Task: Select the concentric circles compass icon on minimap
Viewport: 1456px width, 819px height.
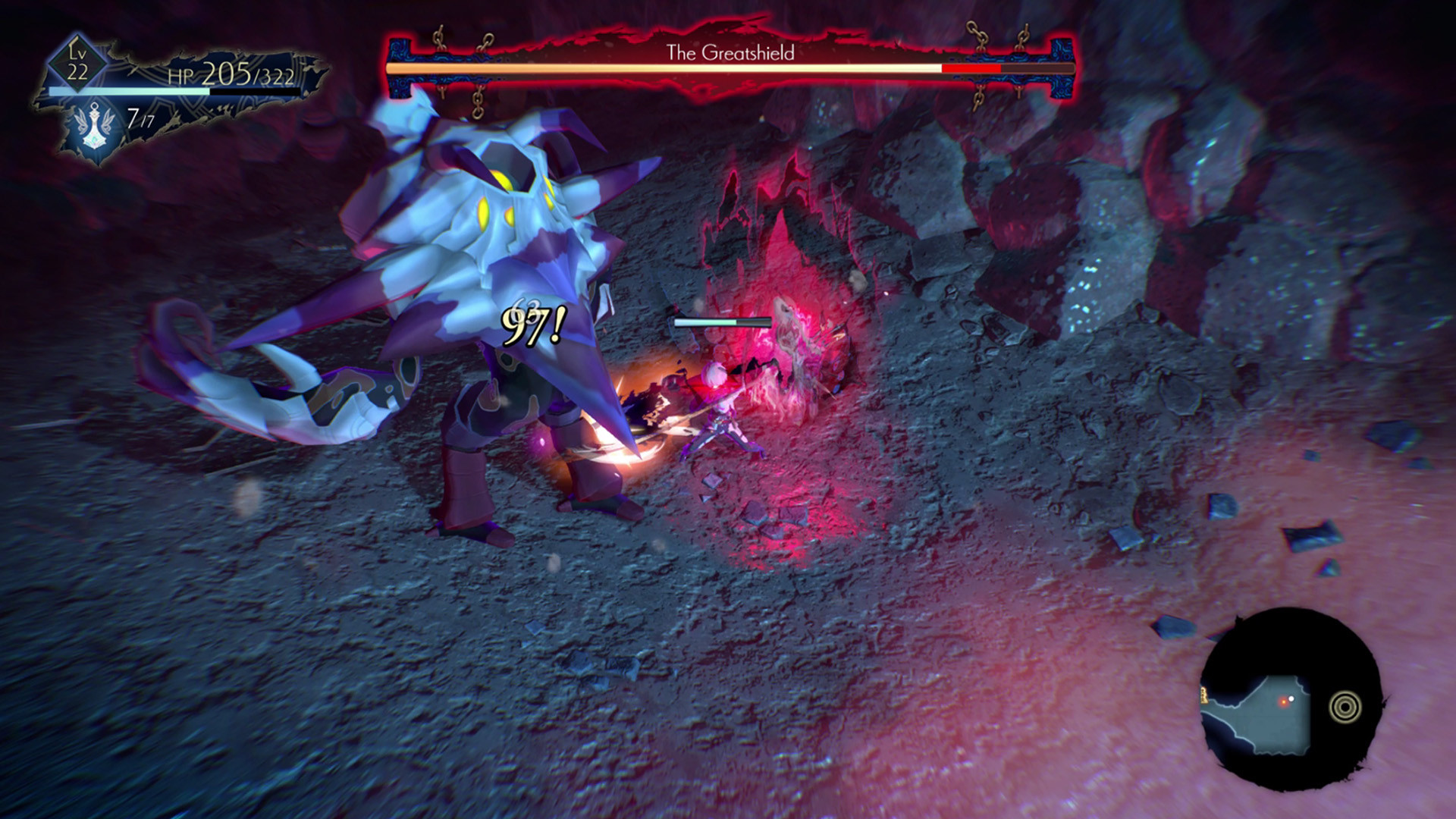Action: pos(1345,707)
